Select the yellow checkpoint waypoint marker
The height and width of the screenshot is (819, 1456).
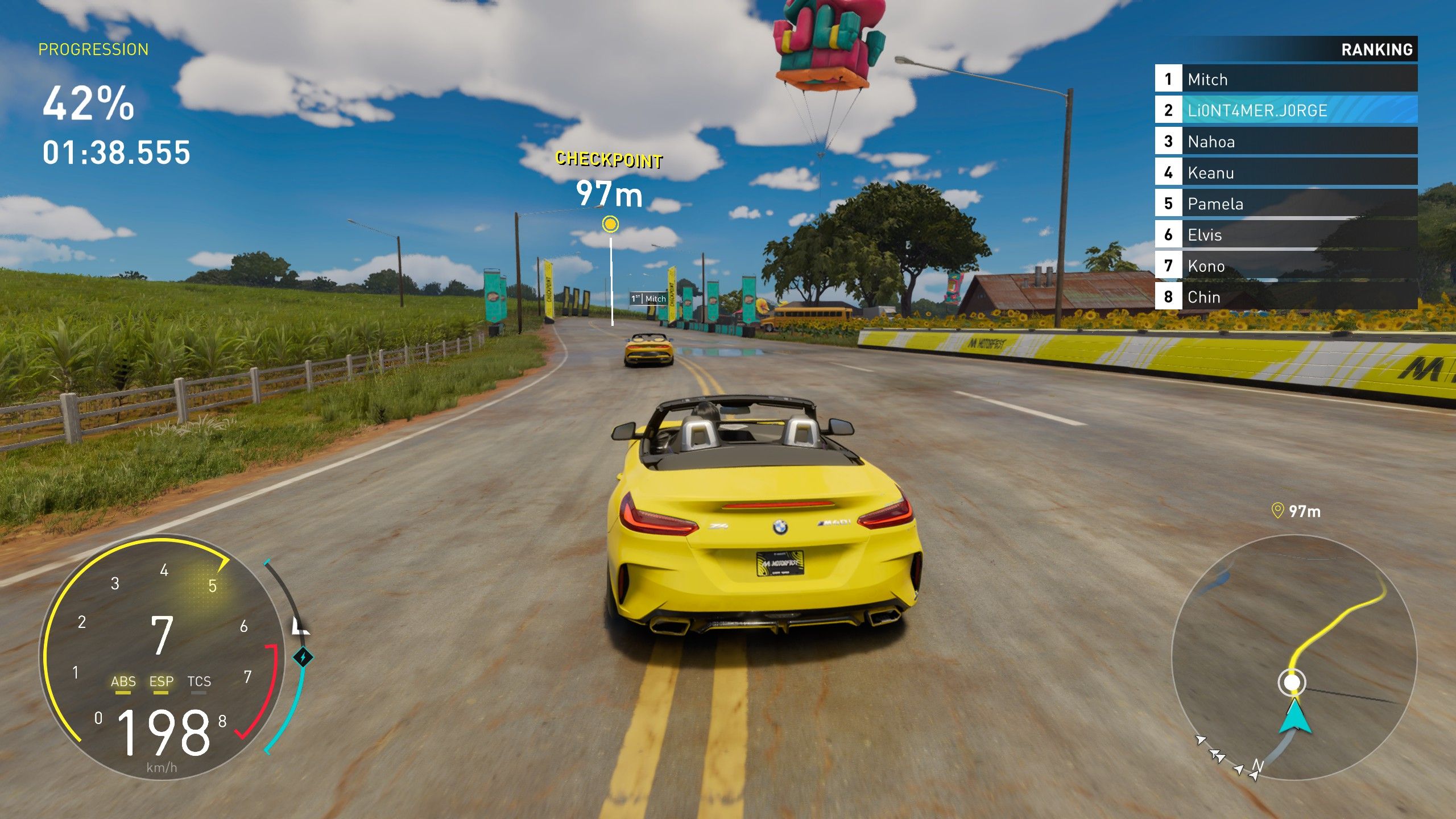point(610,224)
